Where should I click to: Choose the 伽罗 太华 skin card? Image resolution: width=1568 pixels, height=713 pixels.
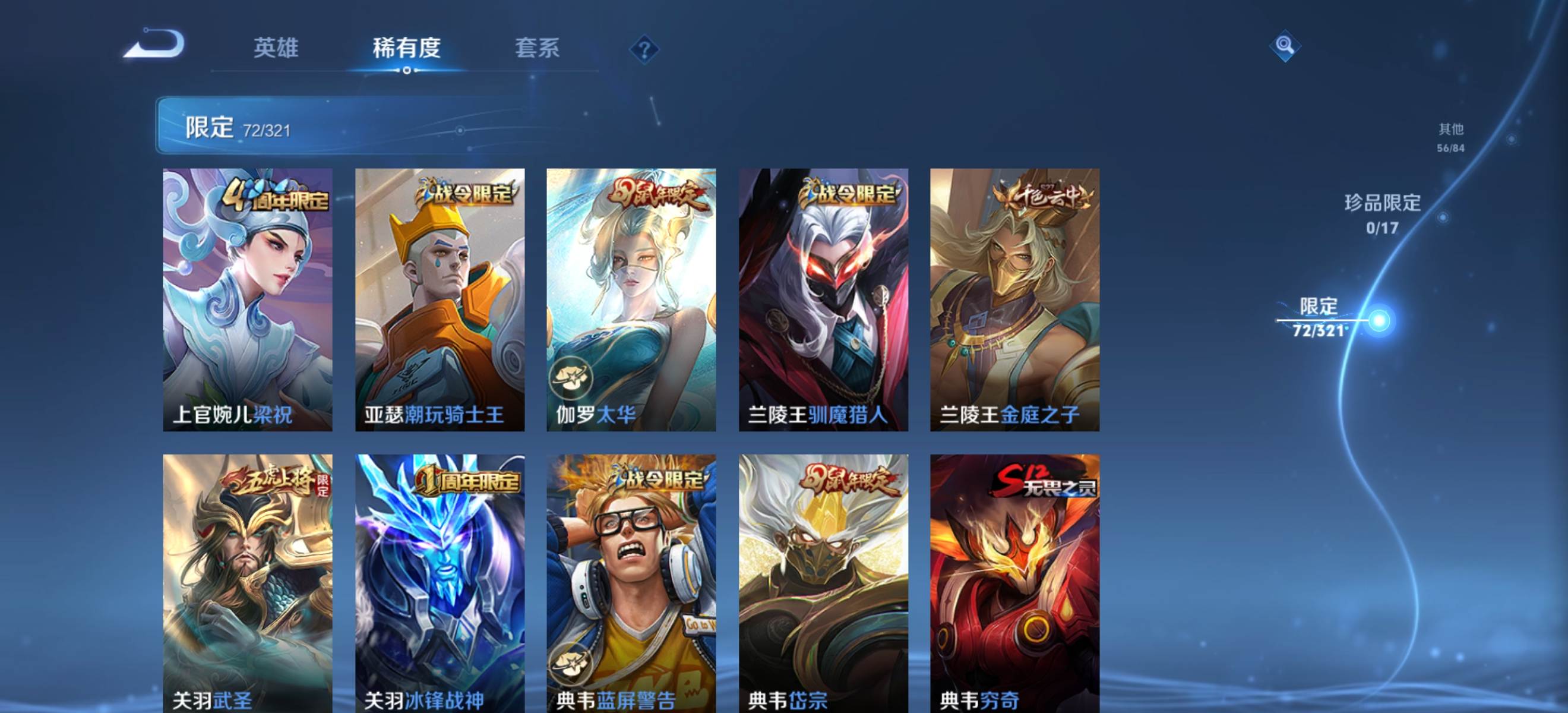pos(631,299)
